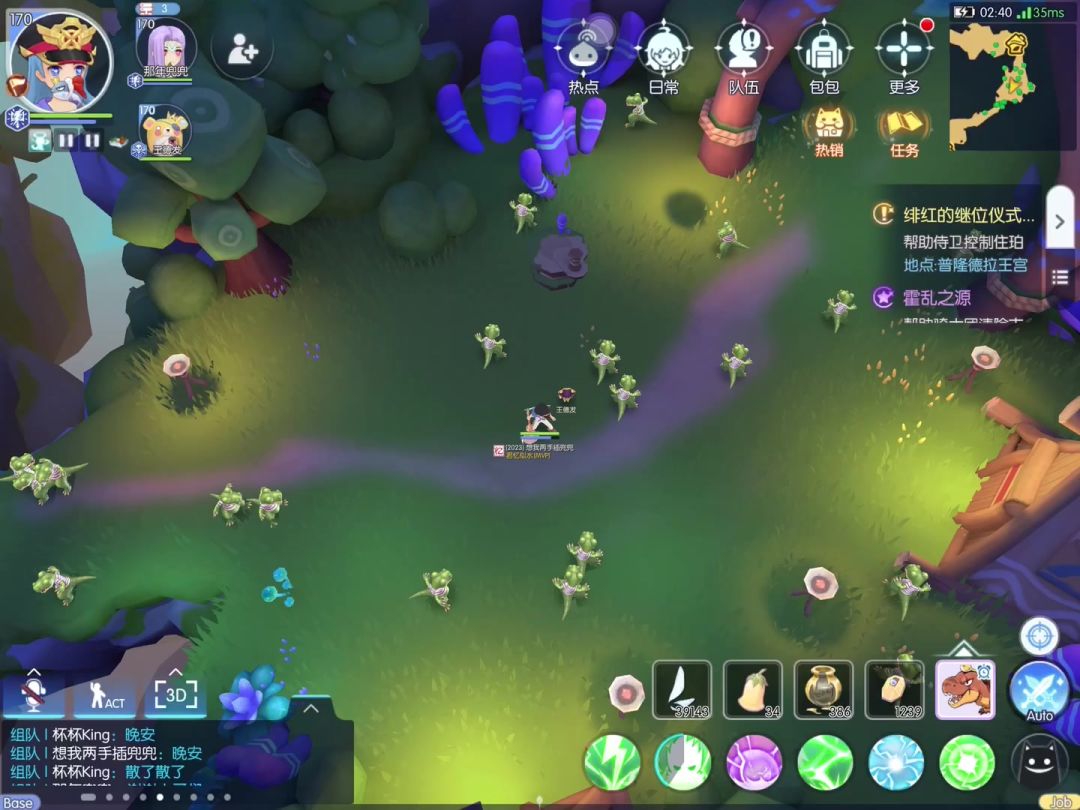Open the 任务 quest book
Viewport: 1080px width, 810px height.
pos(904,130)
